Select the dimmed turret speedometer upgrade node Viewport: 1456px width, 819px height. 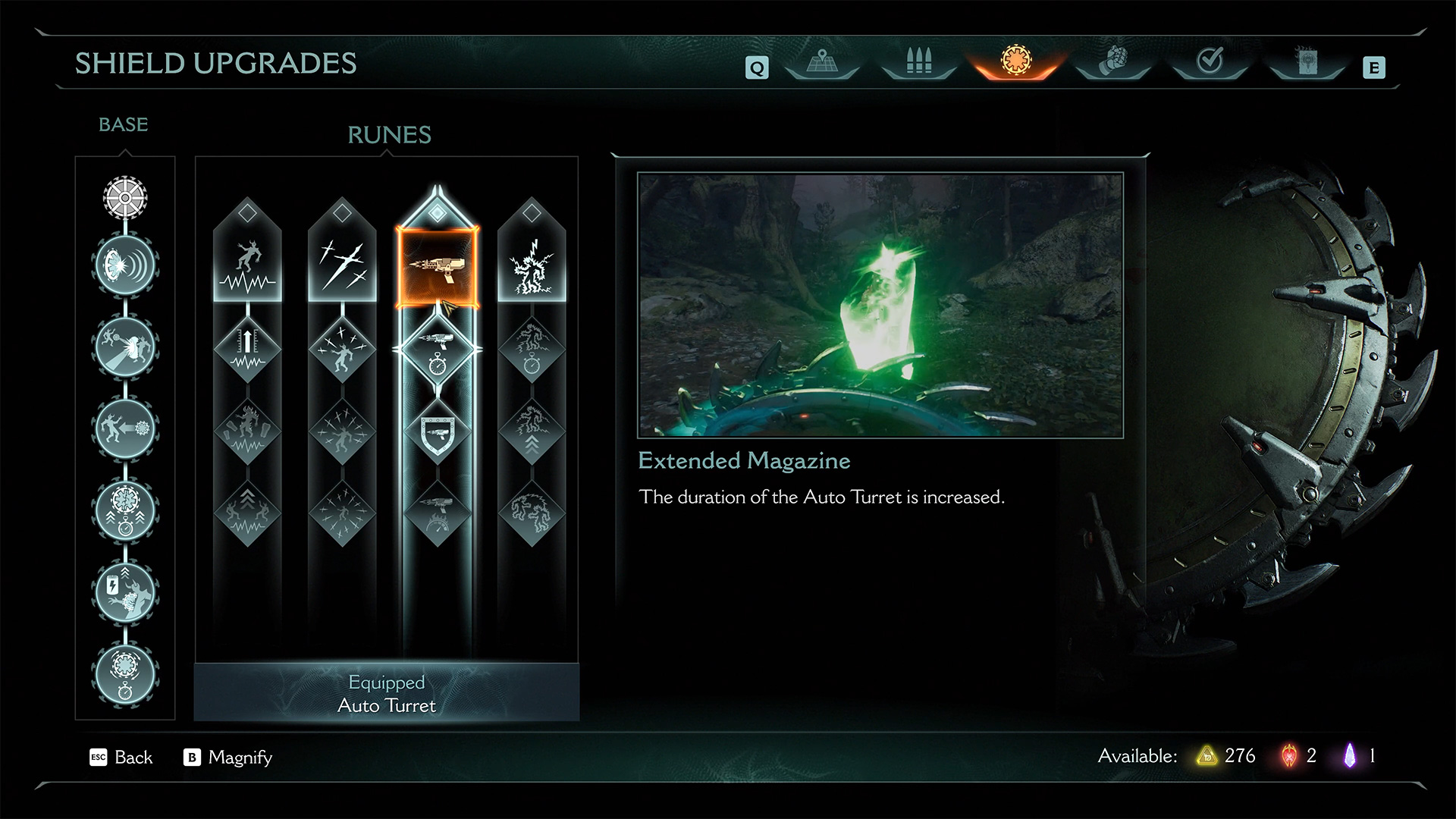point(438,513)
